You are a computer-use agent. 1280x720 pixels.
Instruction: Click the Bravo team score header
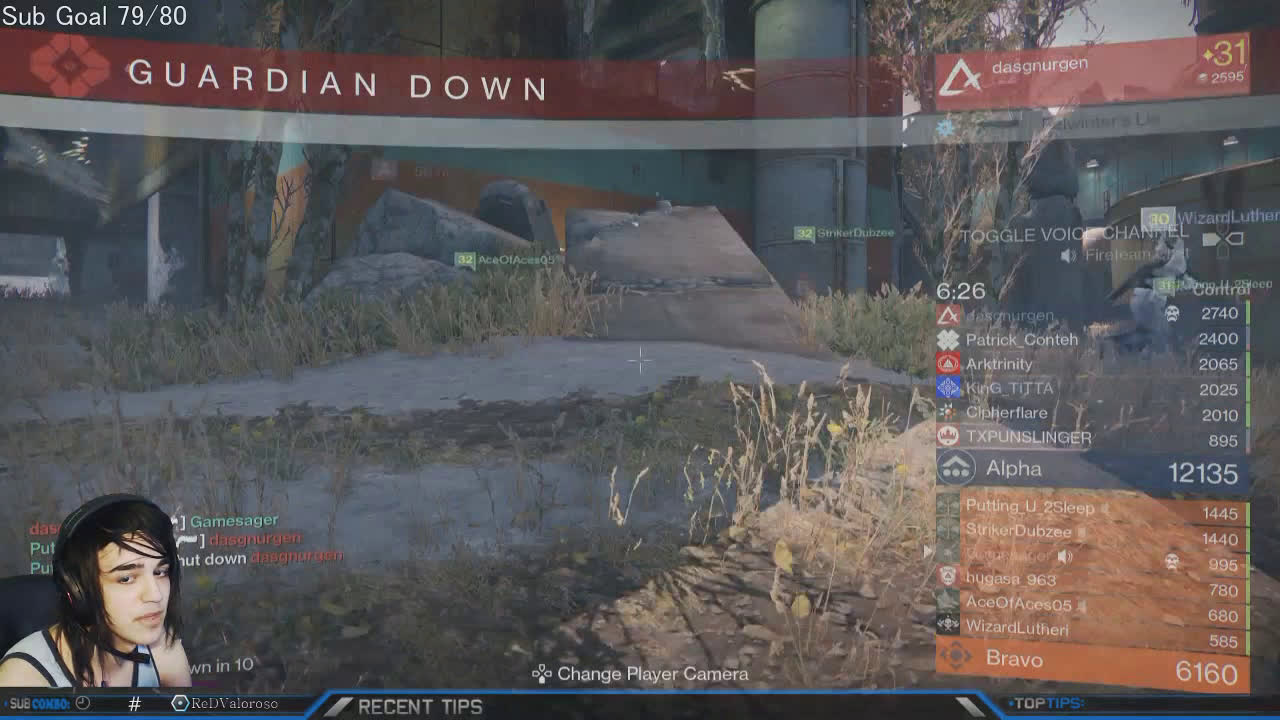[1090, 660]
